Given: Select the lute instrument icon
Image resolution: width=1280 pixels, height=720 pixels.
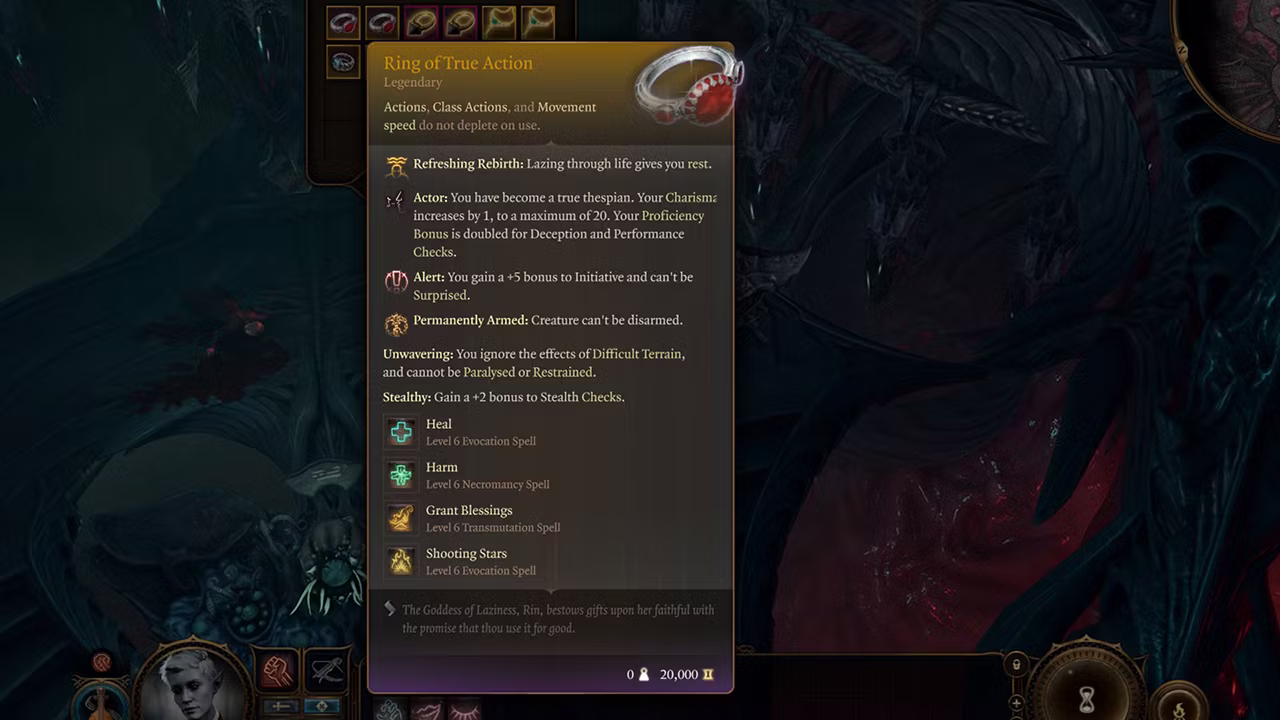Looking at the screenshot, I should [x=100, y=702].
